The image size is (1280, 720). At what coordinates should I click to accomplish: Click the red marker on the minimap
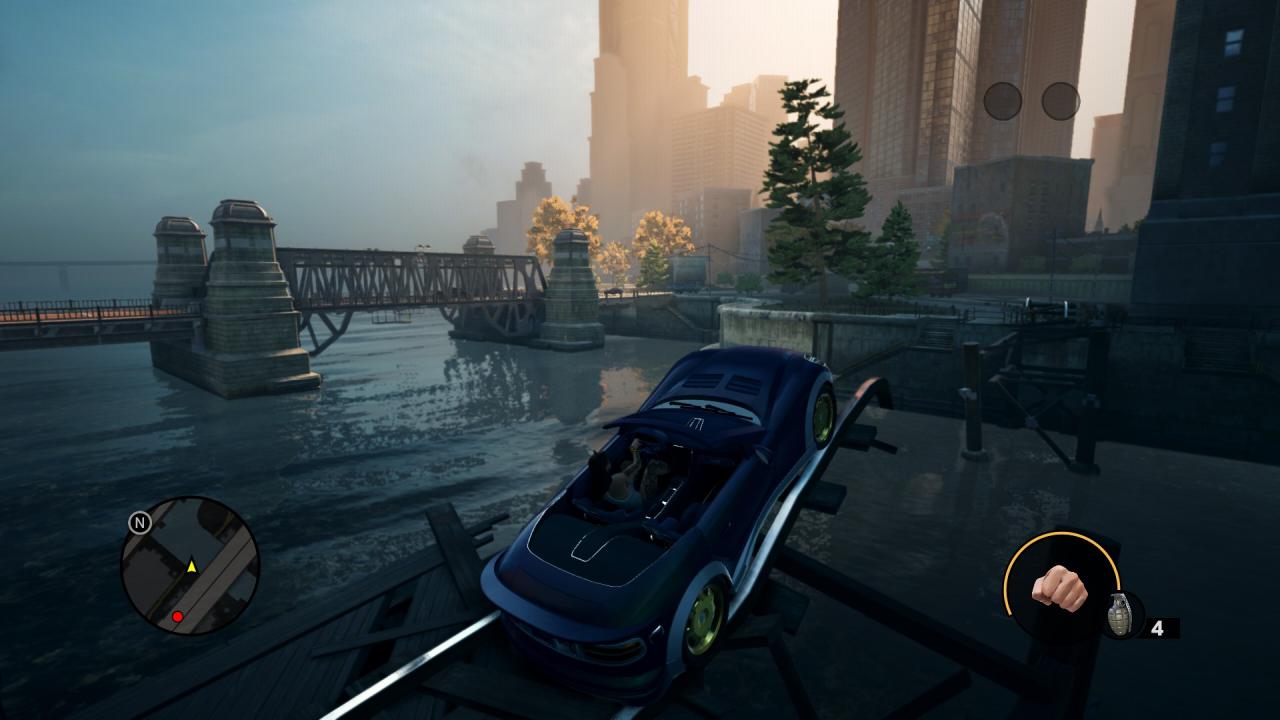177,617
